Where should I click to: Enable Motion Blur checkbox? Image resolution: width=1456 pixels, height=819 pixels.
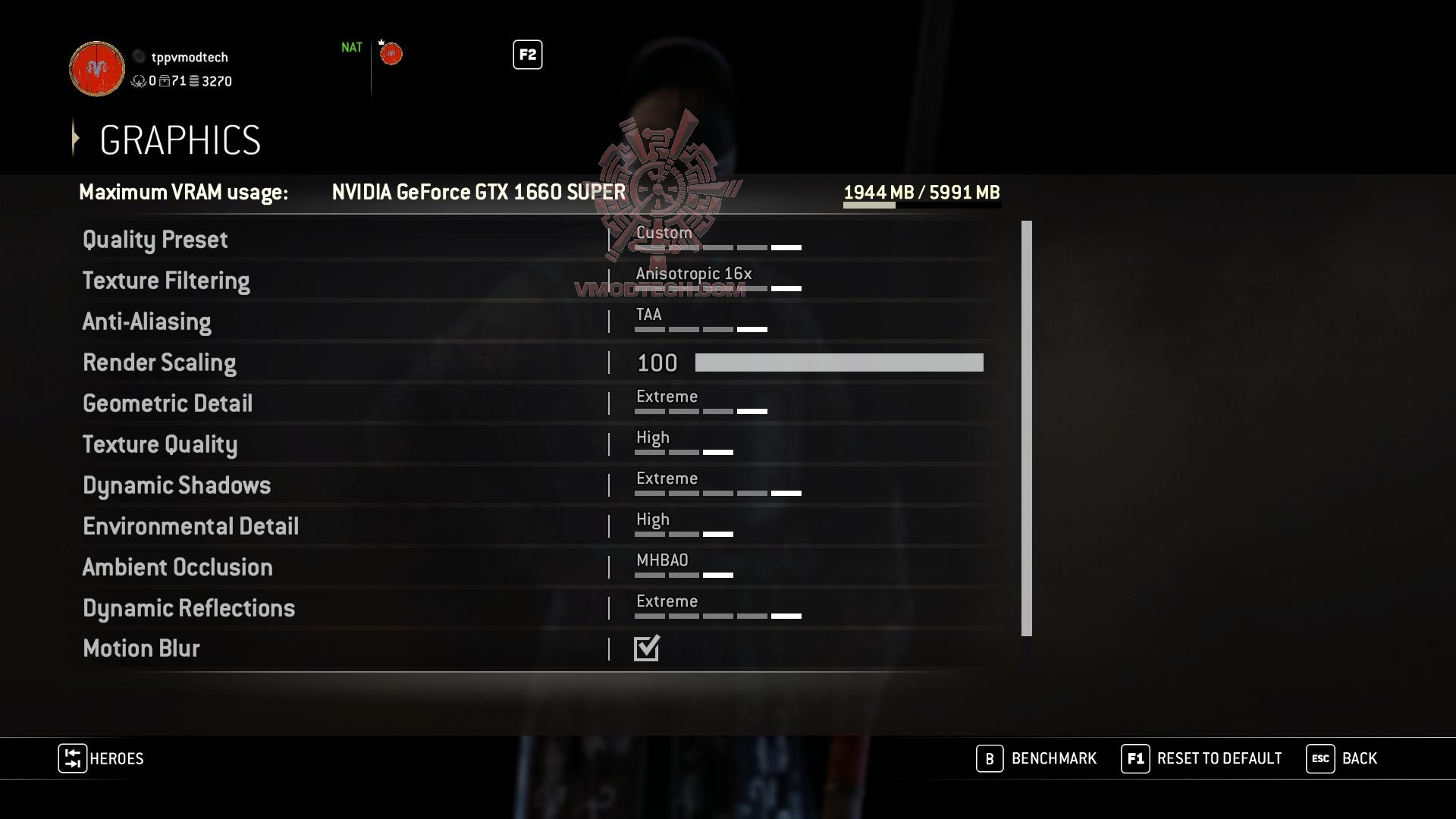645,648
